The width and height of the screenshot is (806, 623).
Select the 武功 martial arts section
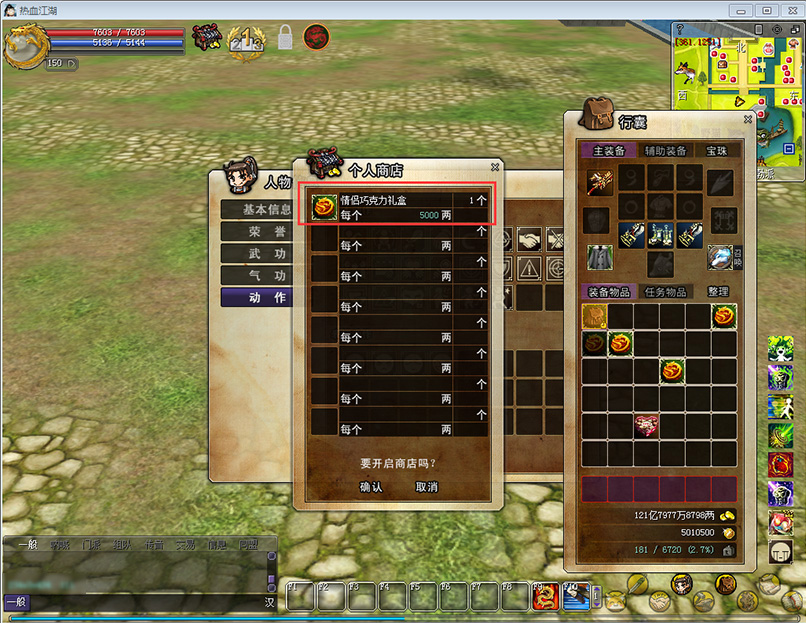coord(257,253)
